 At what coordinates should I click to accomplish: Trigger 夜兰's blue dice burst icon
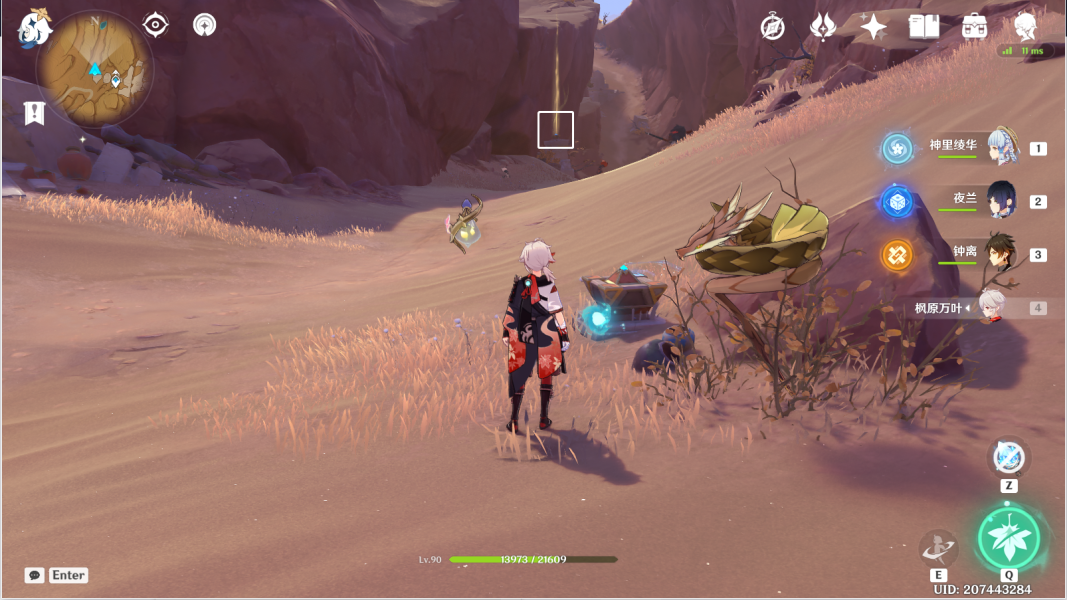[x=897, y=202]
